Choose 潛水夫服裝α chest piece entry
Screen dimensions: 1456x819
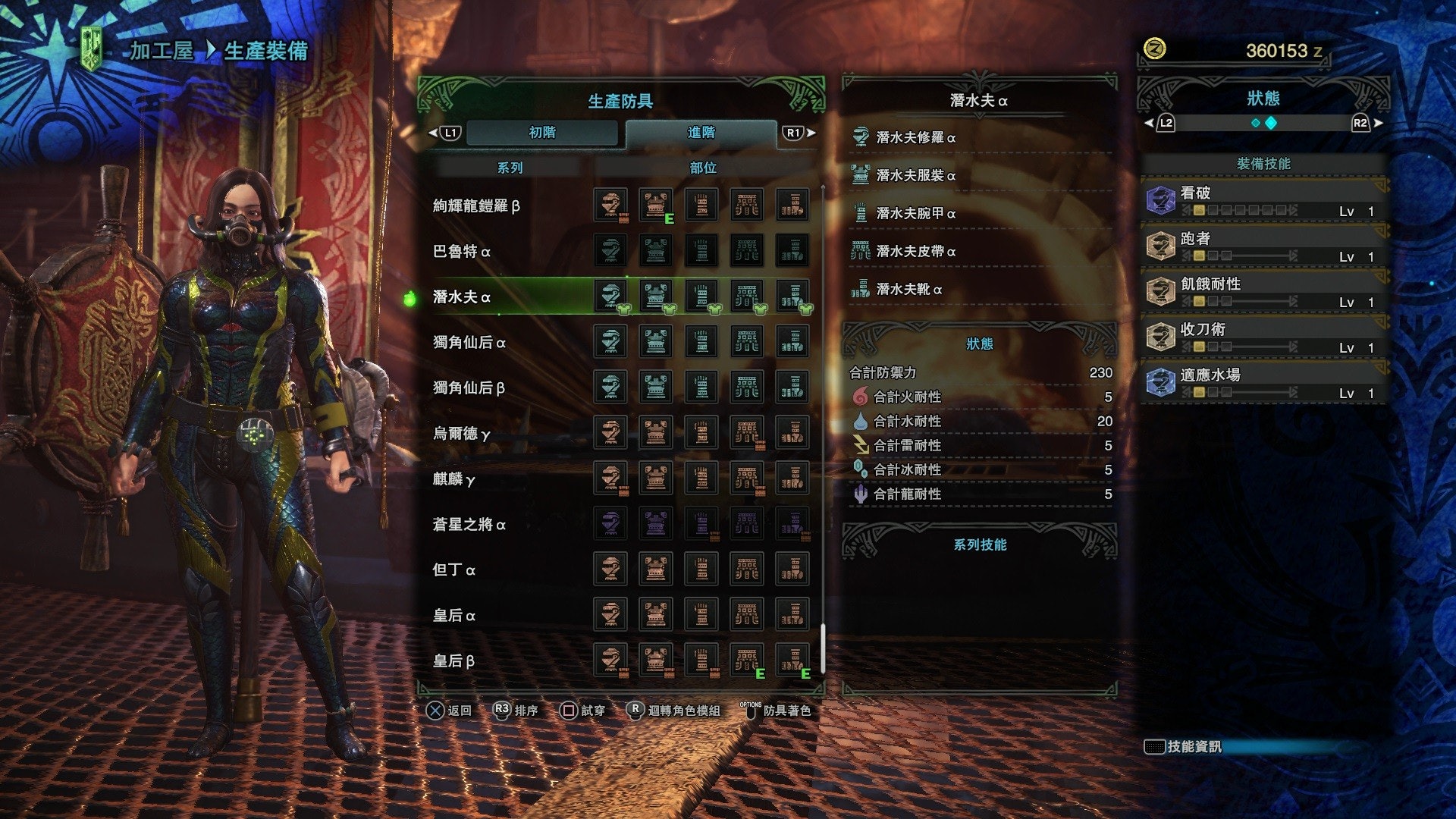[x=915, y=175]
